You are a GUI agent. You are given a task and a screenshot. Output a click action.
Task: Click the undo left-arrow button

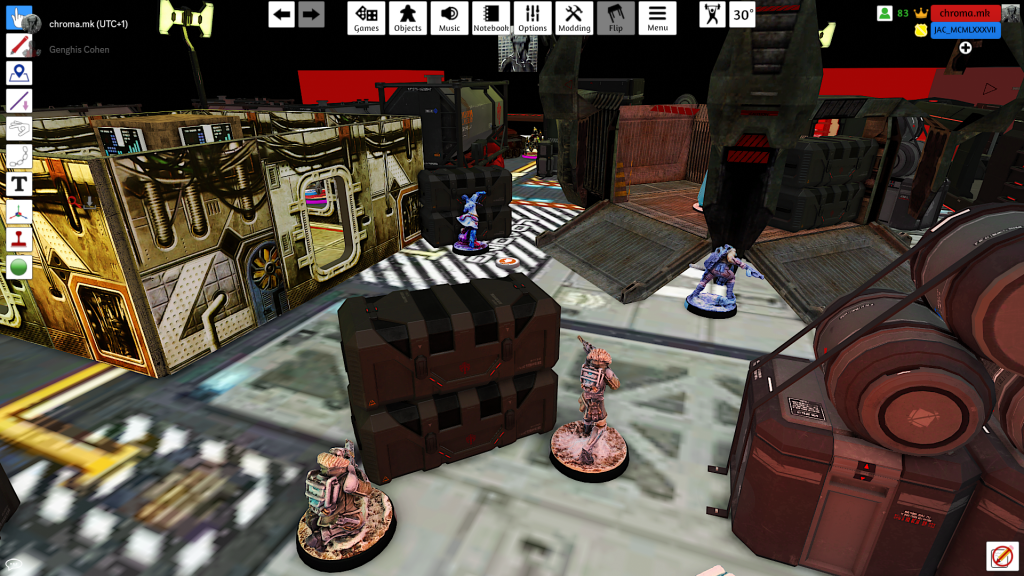click(281, 14)
